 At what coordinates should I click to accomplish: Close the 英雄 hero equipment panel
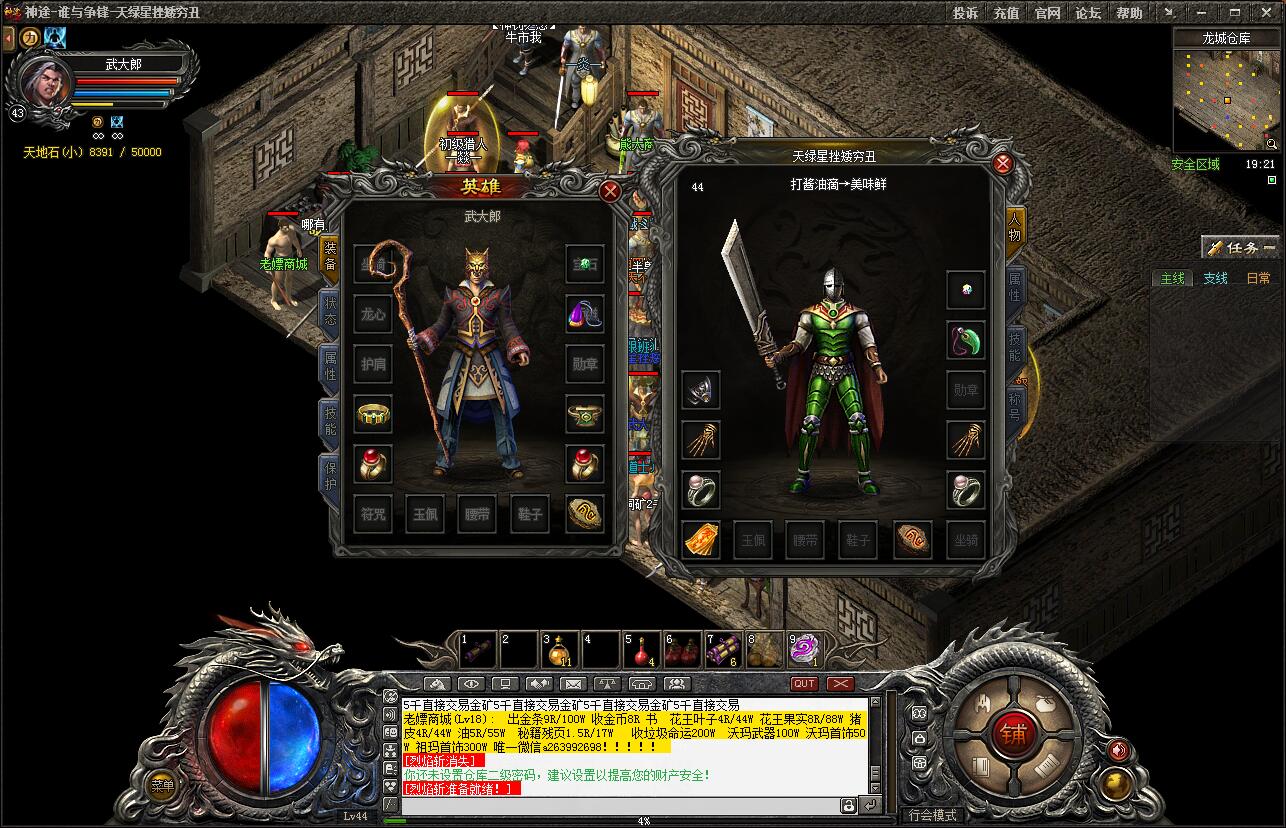pos(609,190)
